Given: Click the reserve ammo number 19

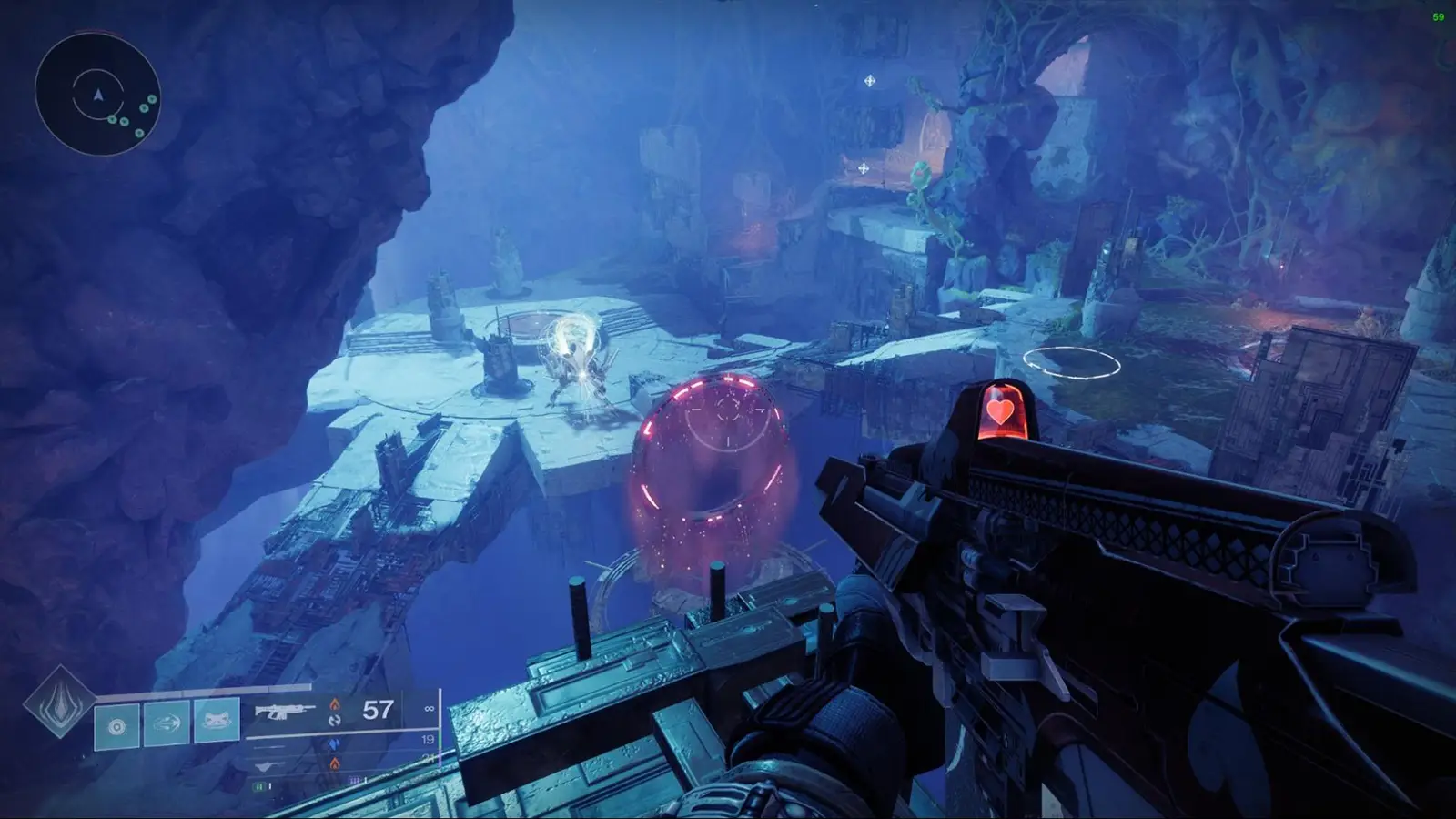Looking at the screenshot, I should click(x=427, y=740).
